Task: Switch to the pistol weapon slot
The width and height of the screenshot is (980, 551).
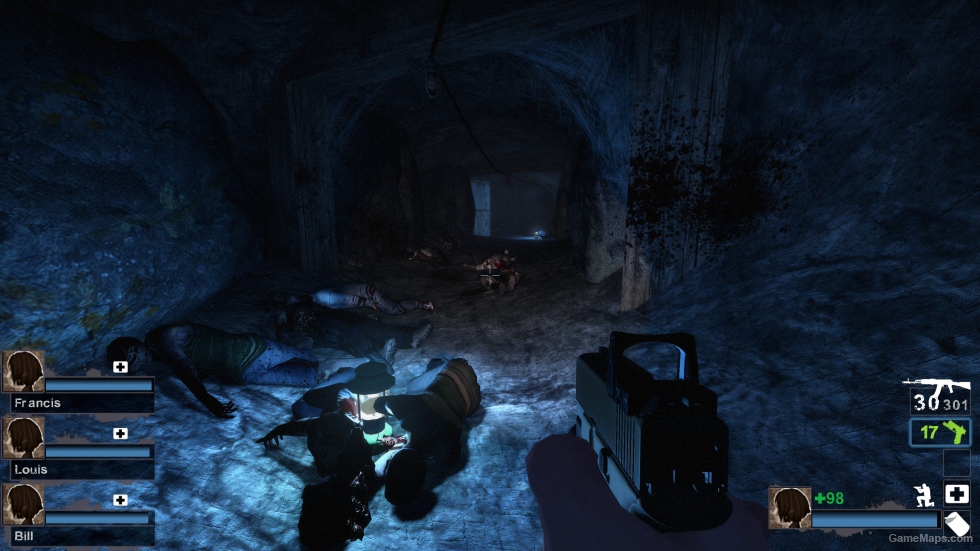Action: click(x=940, y=433)
